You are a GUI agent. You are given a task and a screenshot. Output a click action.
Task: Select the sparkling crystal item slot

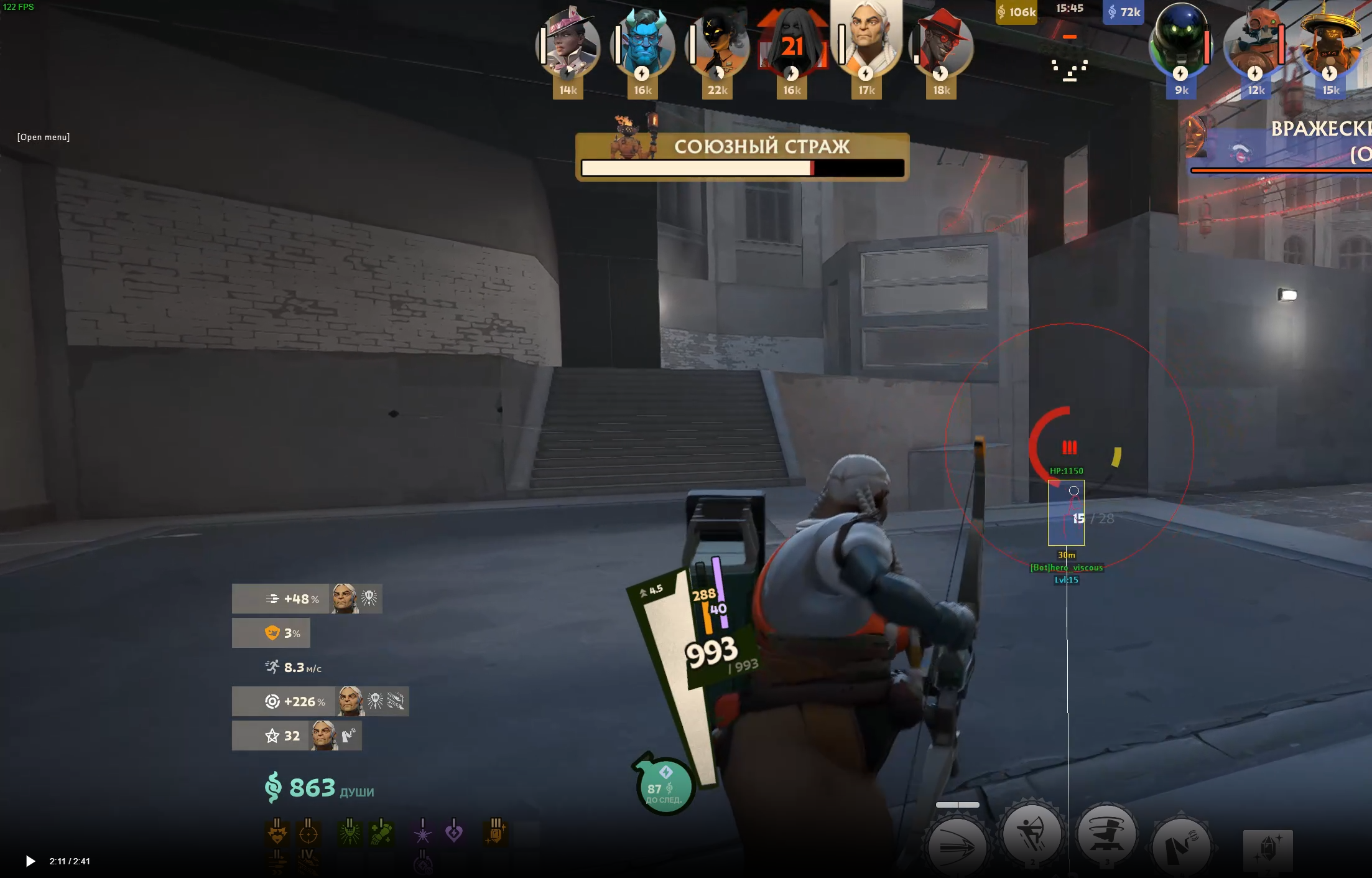1268,849
